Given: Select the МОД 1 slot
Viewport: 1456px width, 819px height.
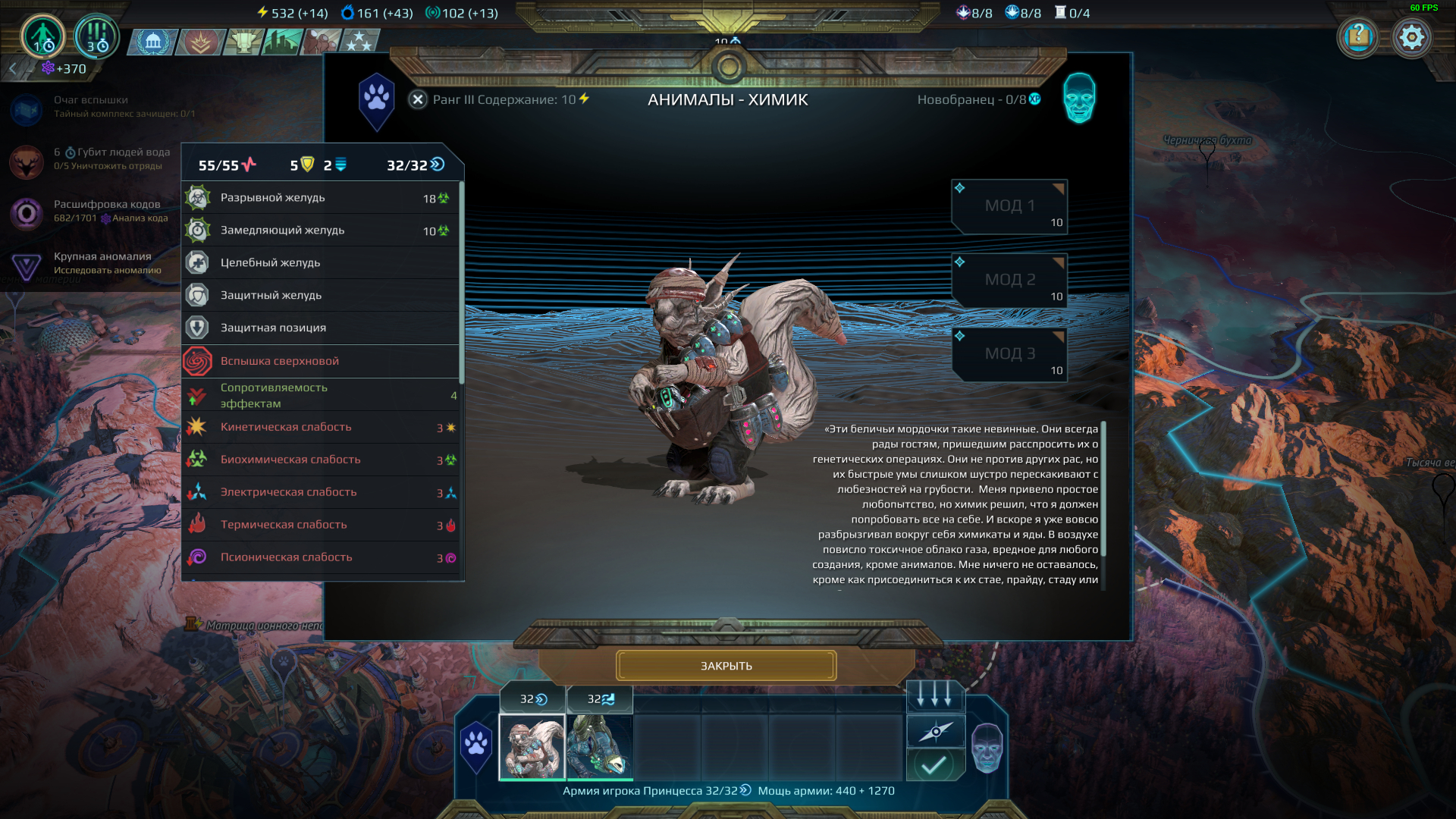Looking at the screenshot, I should coord(1009,206).
